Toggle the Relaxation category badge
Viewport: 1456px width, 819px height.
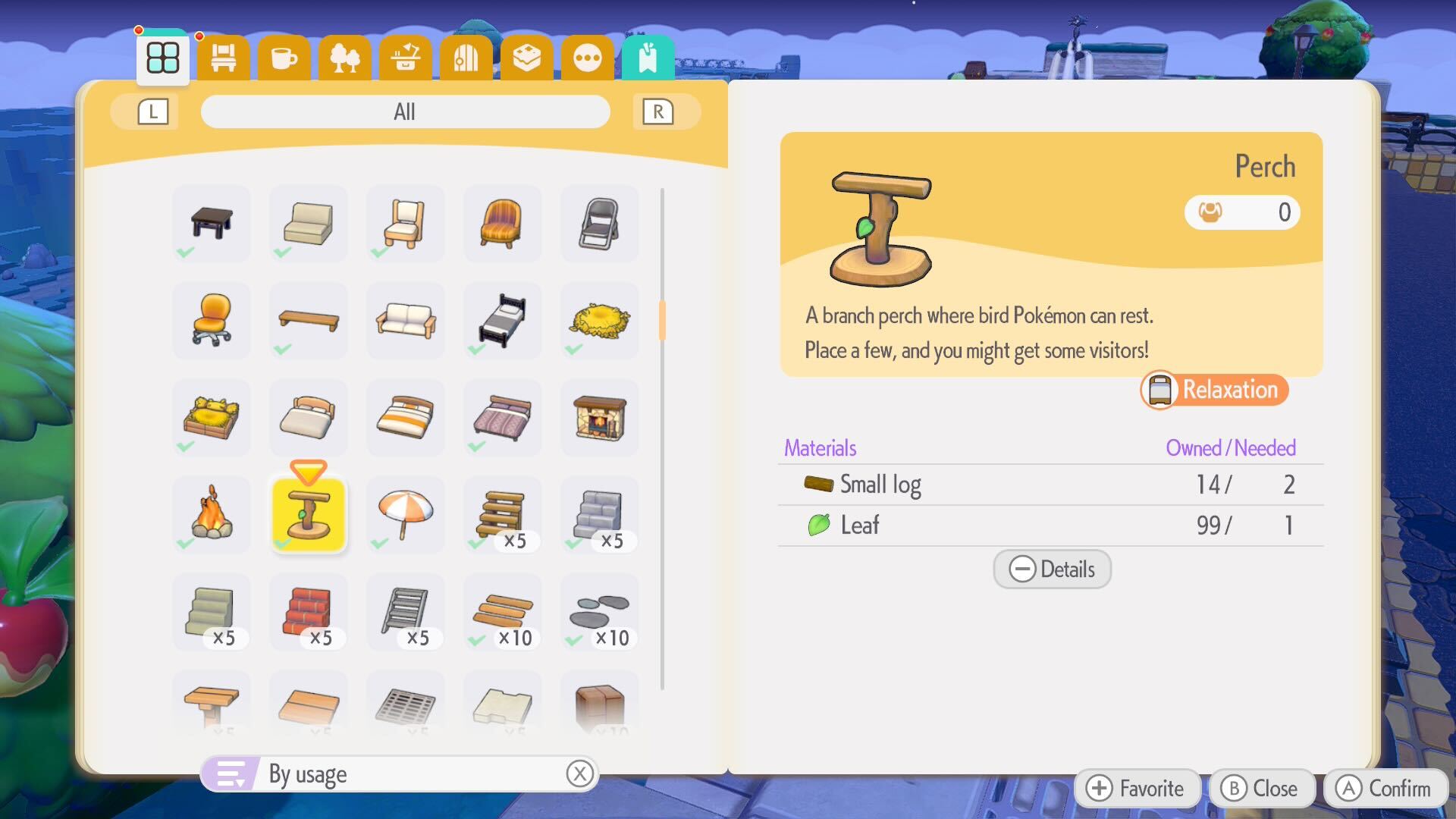(1213, 390)
